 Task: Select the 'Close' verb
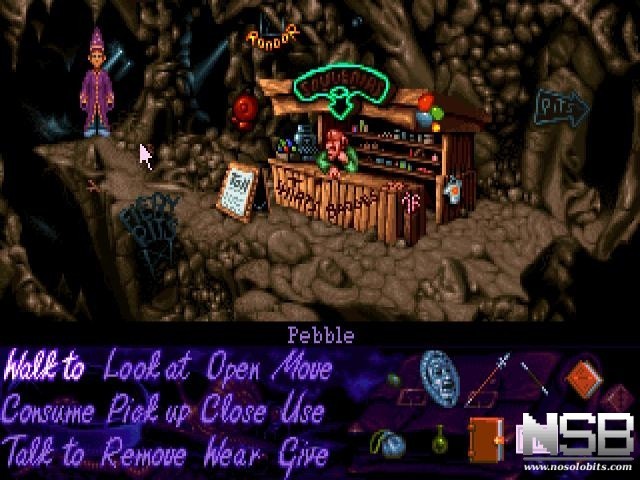[234, 411]
